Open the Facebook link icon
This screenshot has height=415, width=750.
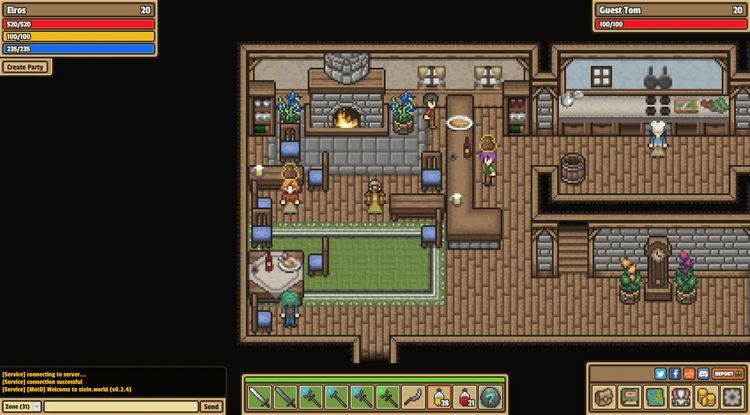675,373
